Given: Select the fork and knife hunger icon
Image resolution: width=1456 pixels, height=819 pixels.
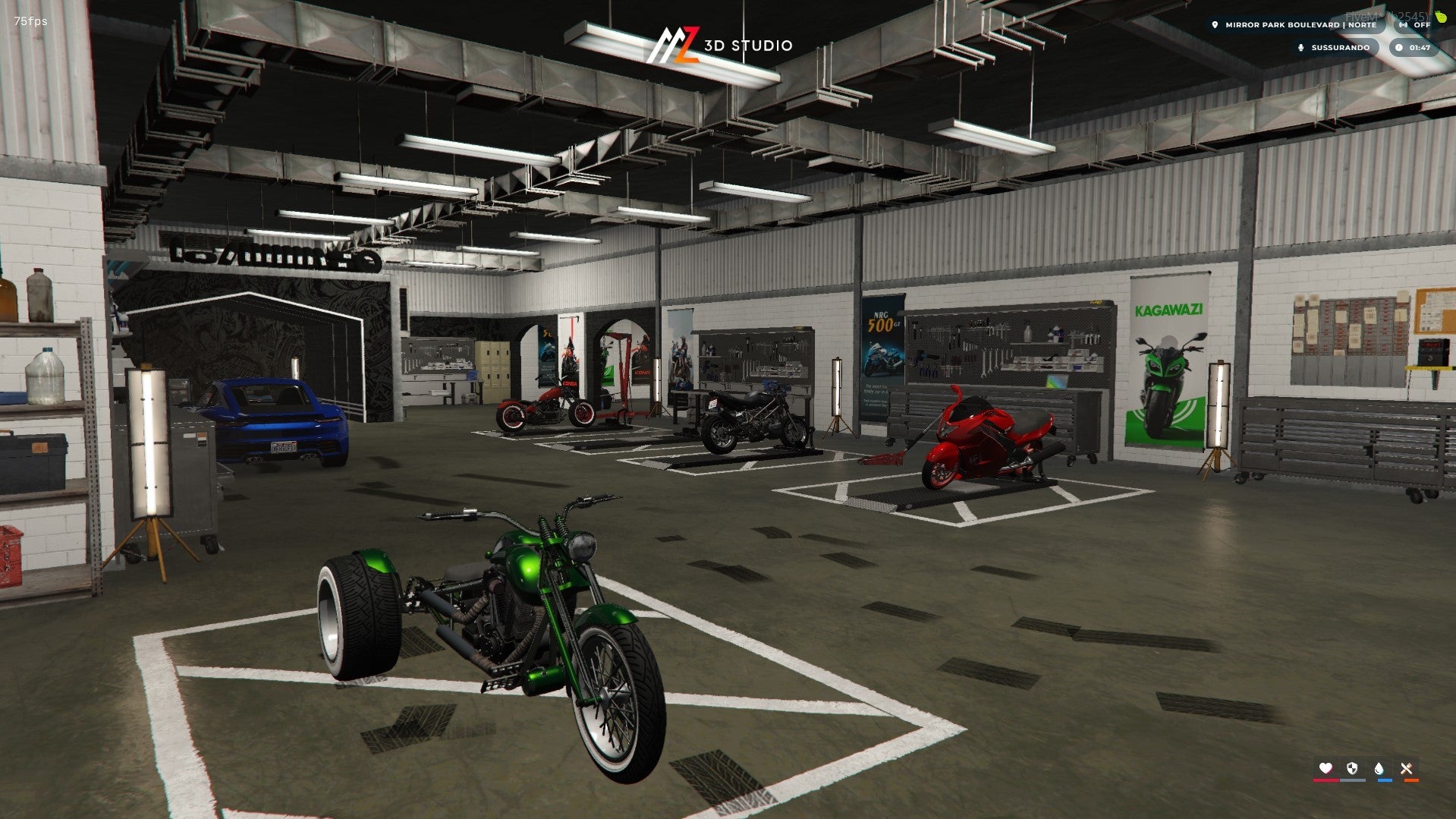Looking at the screenshot, I should [1407, 769].
